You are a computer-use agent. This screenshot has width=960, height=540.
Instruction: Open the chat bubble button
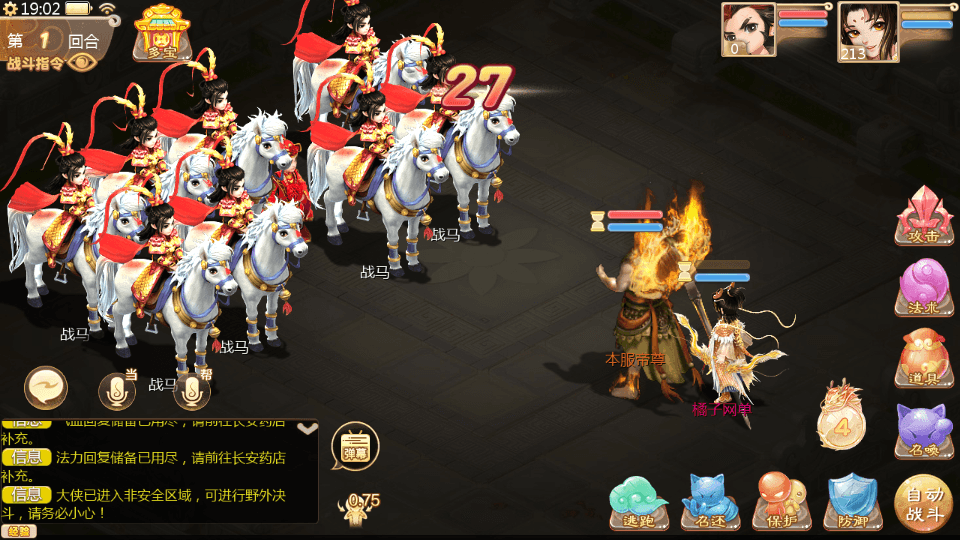[46, 388]
